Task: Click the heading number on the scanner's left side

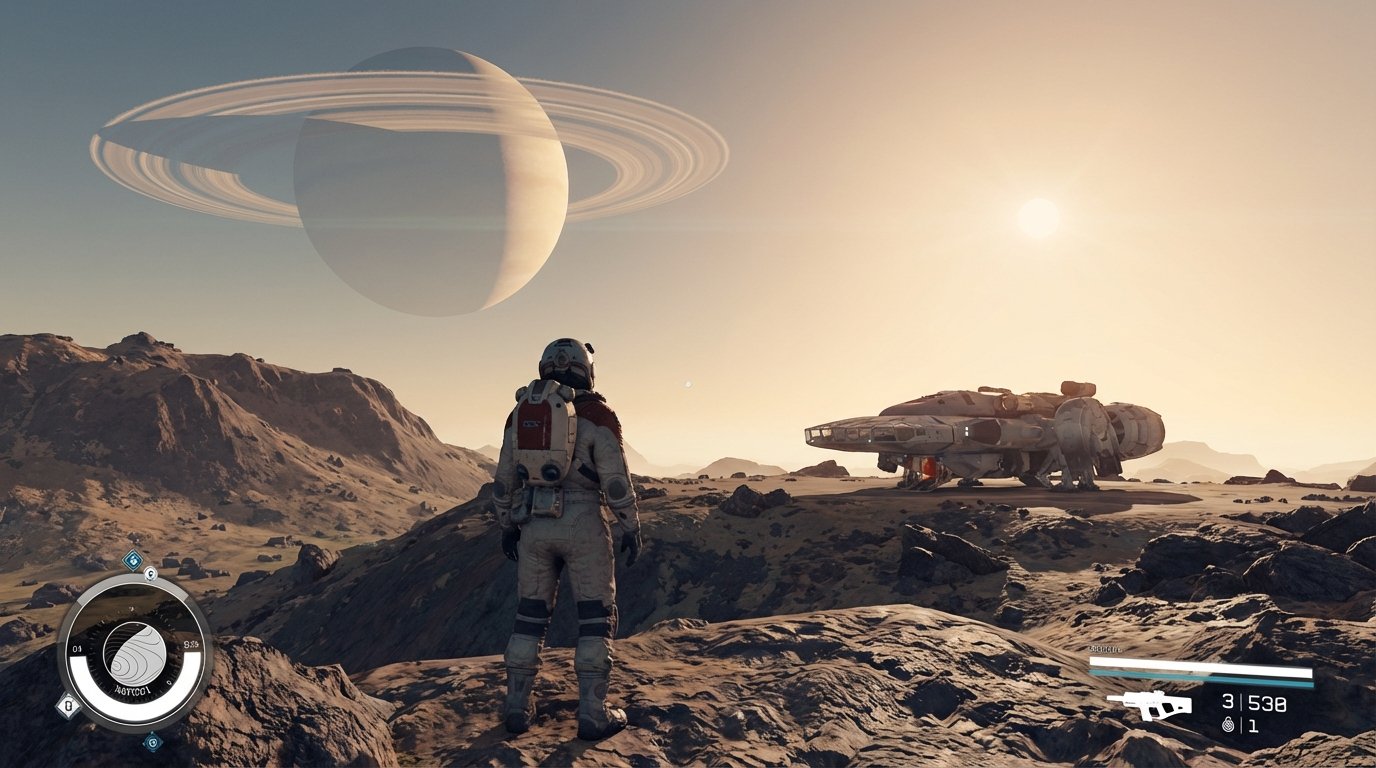Action: tap(76, 648)
